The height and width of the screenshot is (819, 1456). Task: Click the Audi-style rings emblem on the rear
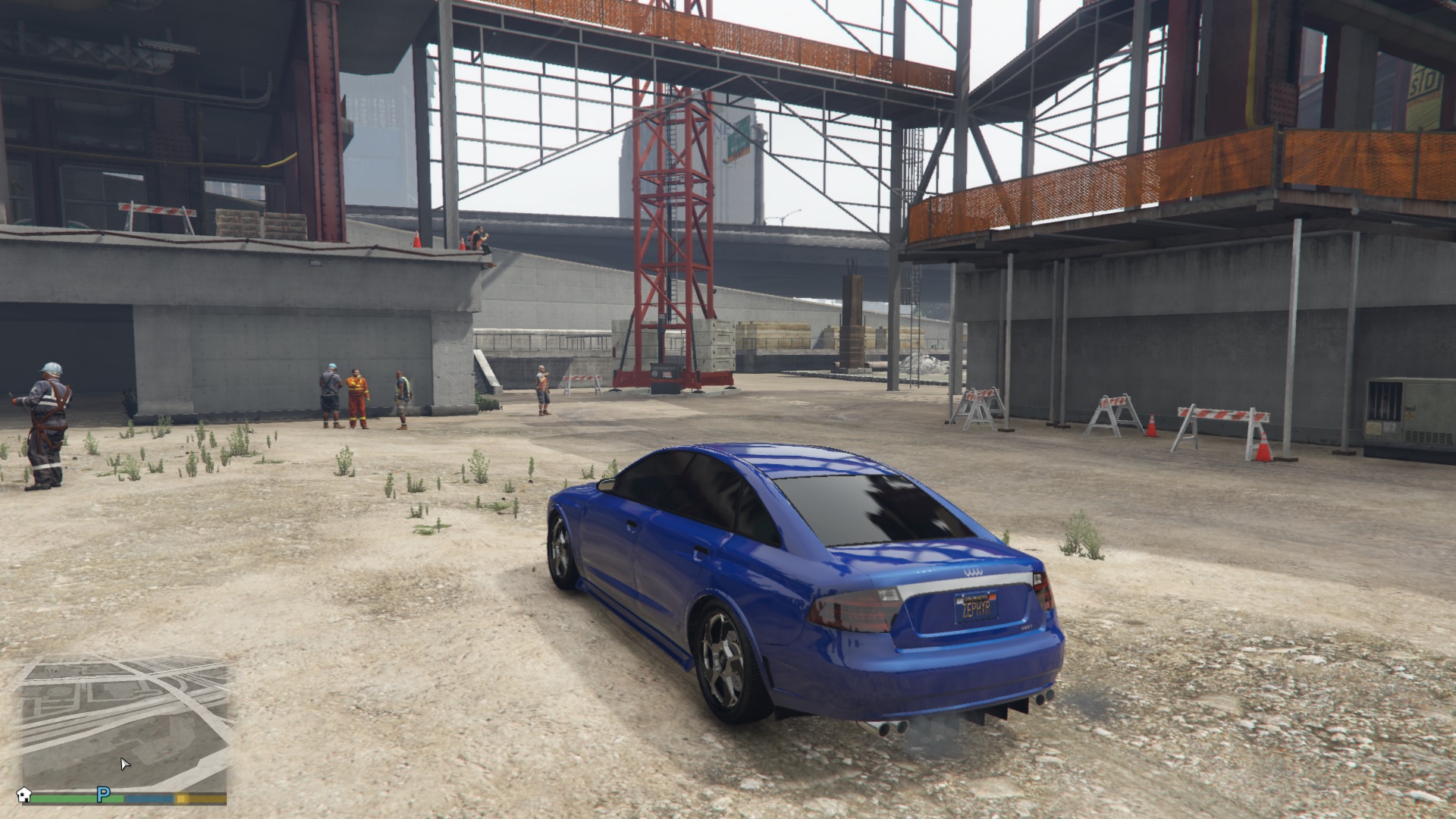coord(973,573)
